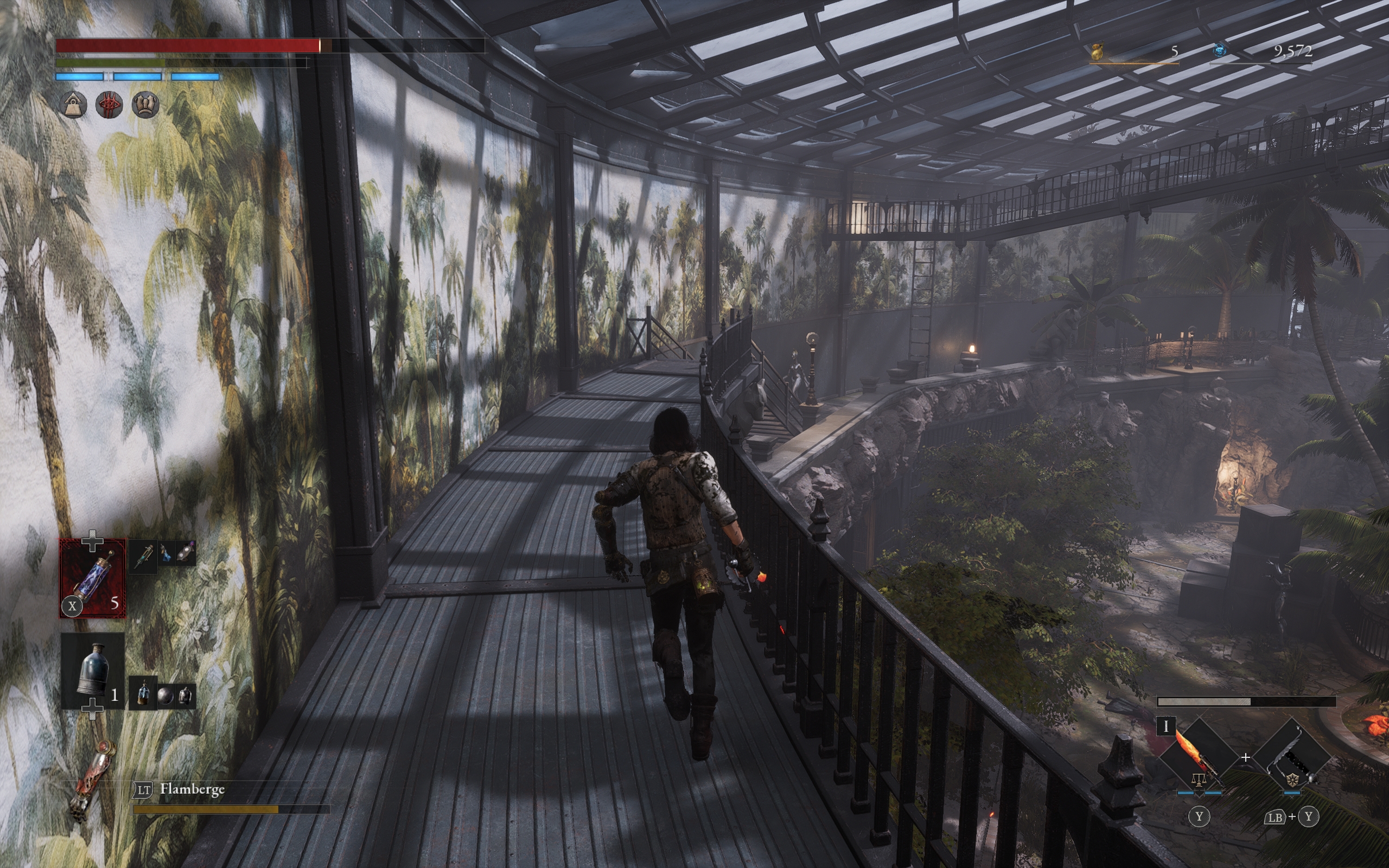The width and height of the screenshot is (1389, 868).
Task: Click the weight status effect icon
Action: coord(74,105)
